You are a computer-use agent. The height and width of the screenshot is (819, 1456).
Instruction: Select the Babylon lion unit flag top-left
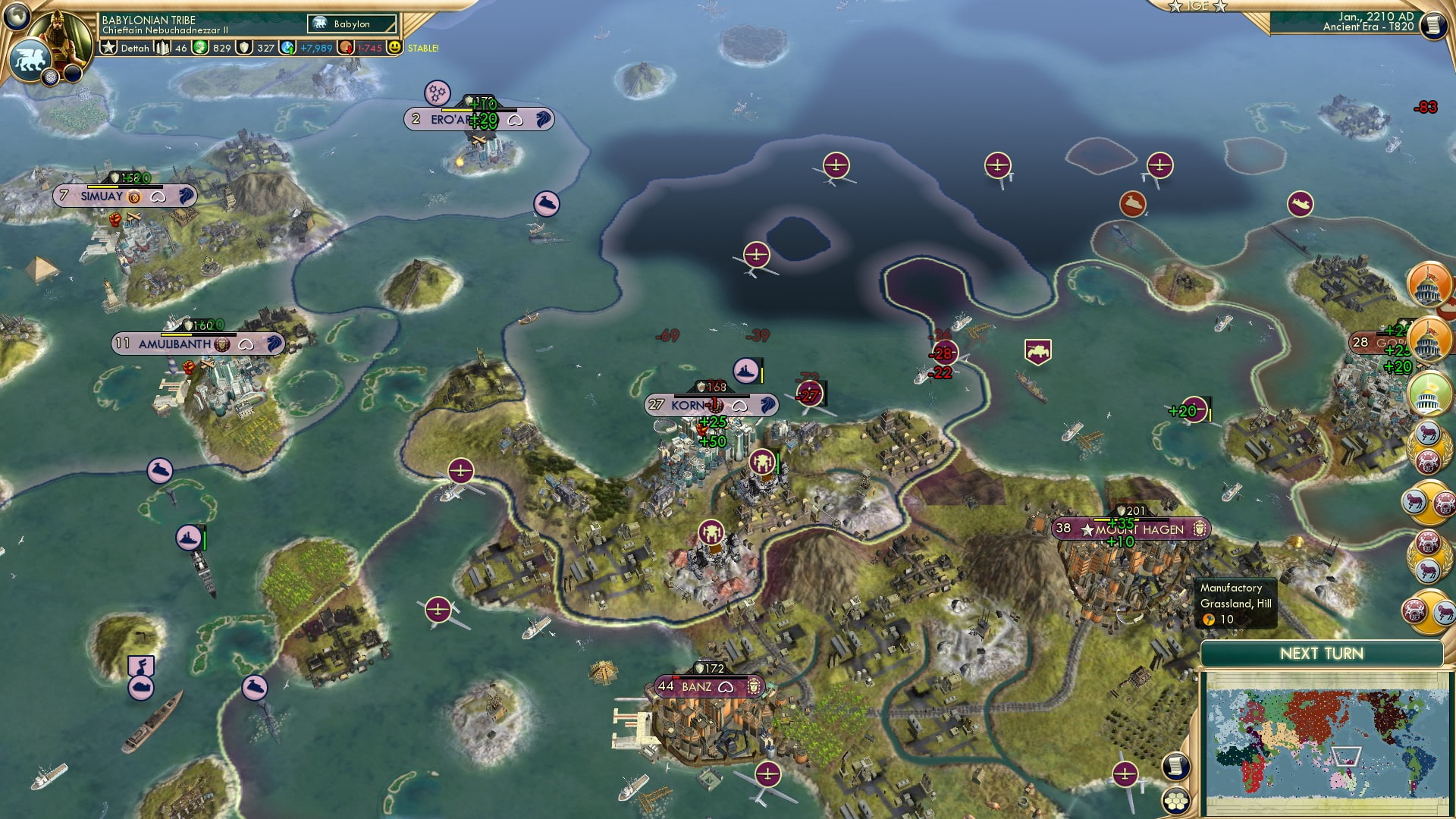(30, 59)
